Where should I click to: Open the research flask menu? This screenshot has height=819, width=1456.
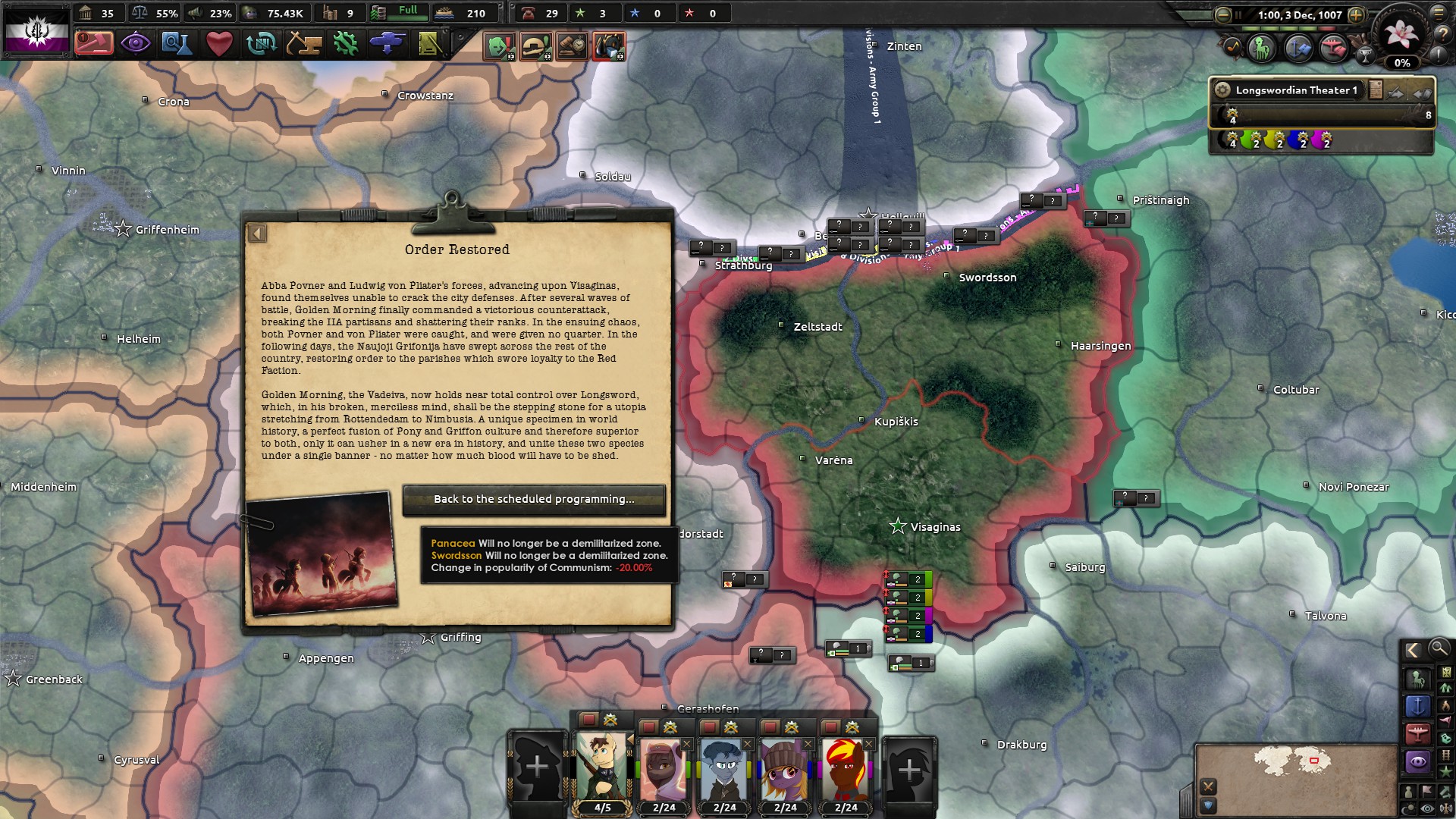pyautogui.click(x=177, y=43)
